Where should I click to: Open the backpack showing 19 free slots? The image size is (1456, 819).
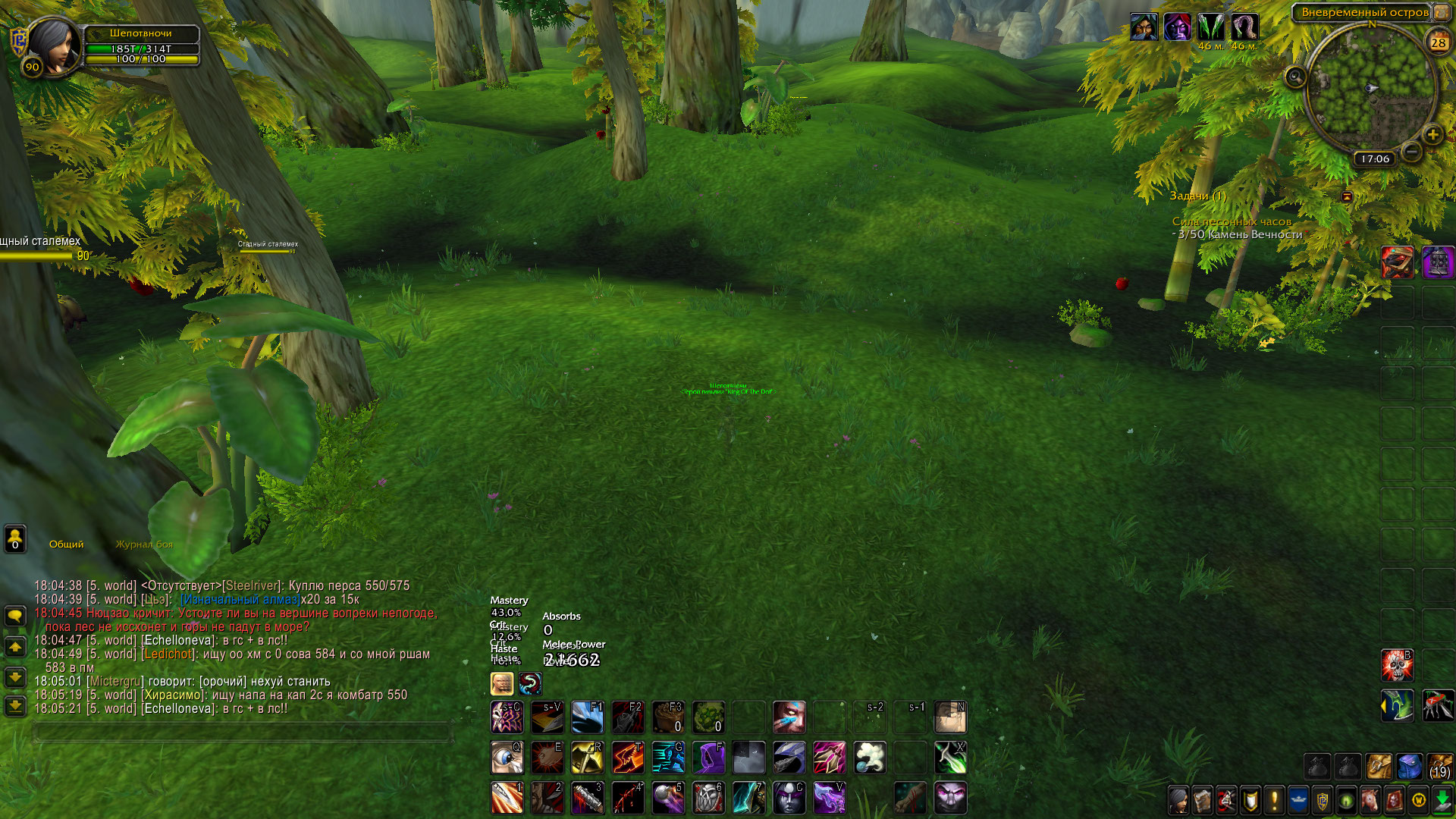1439,767
